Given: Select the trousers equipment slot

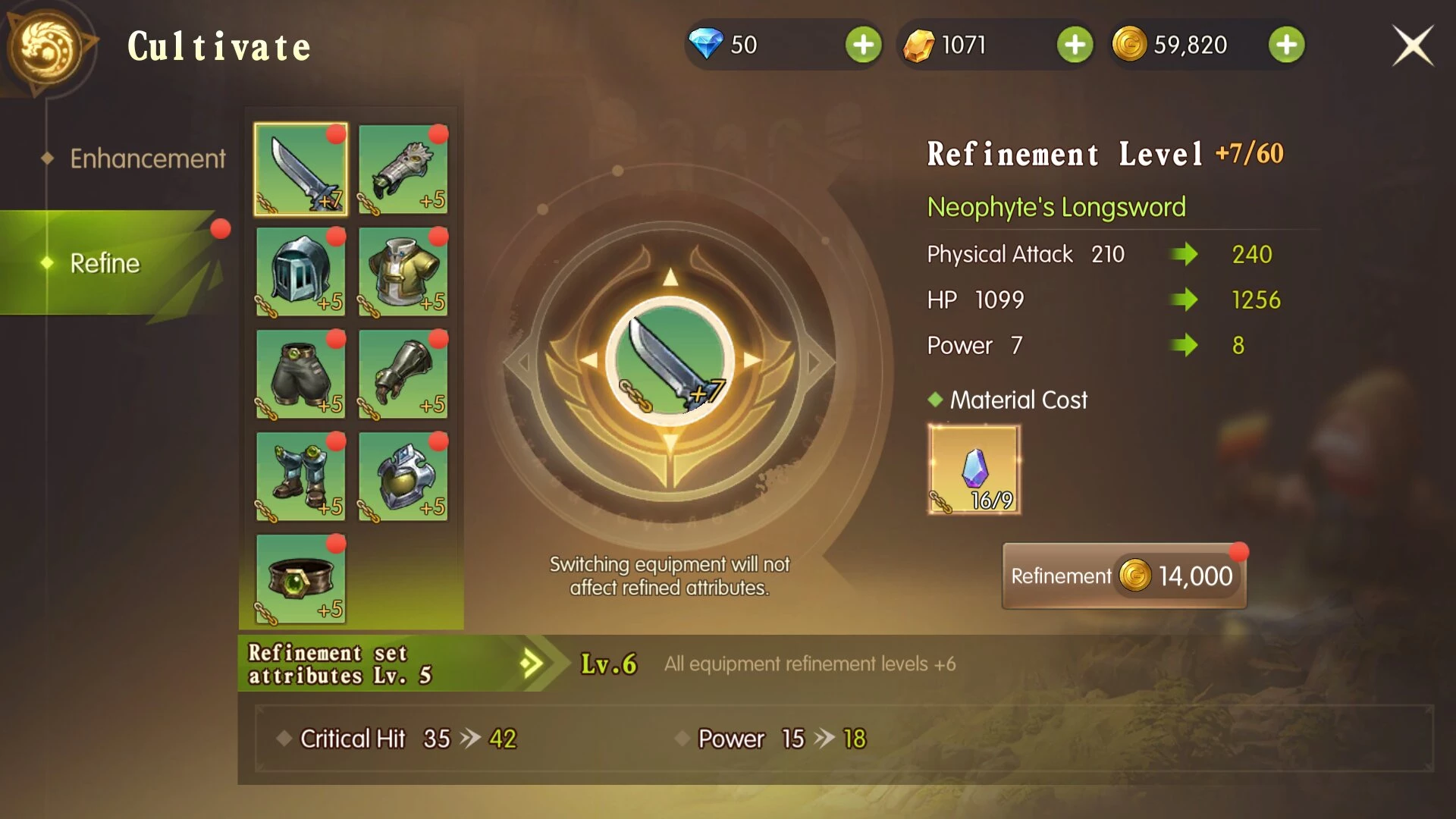Looking at the screenshot, I should click(x=301, y=374).
